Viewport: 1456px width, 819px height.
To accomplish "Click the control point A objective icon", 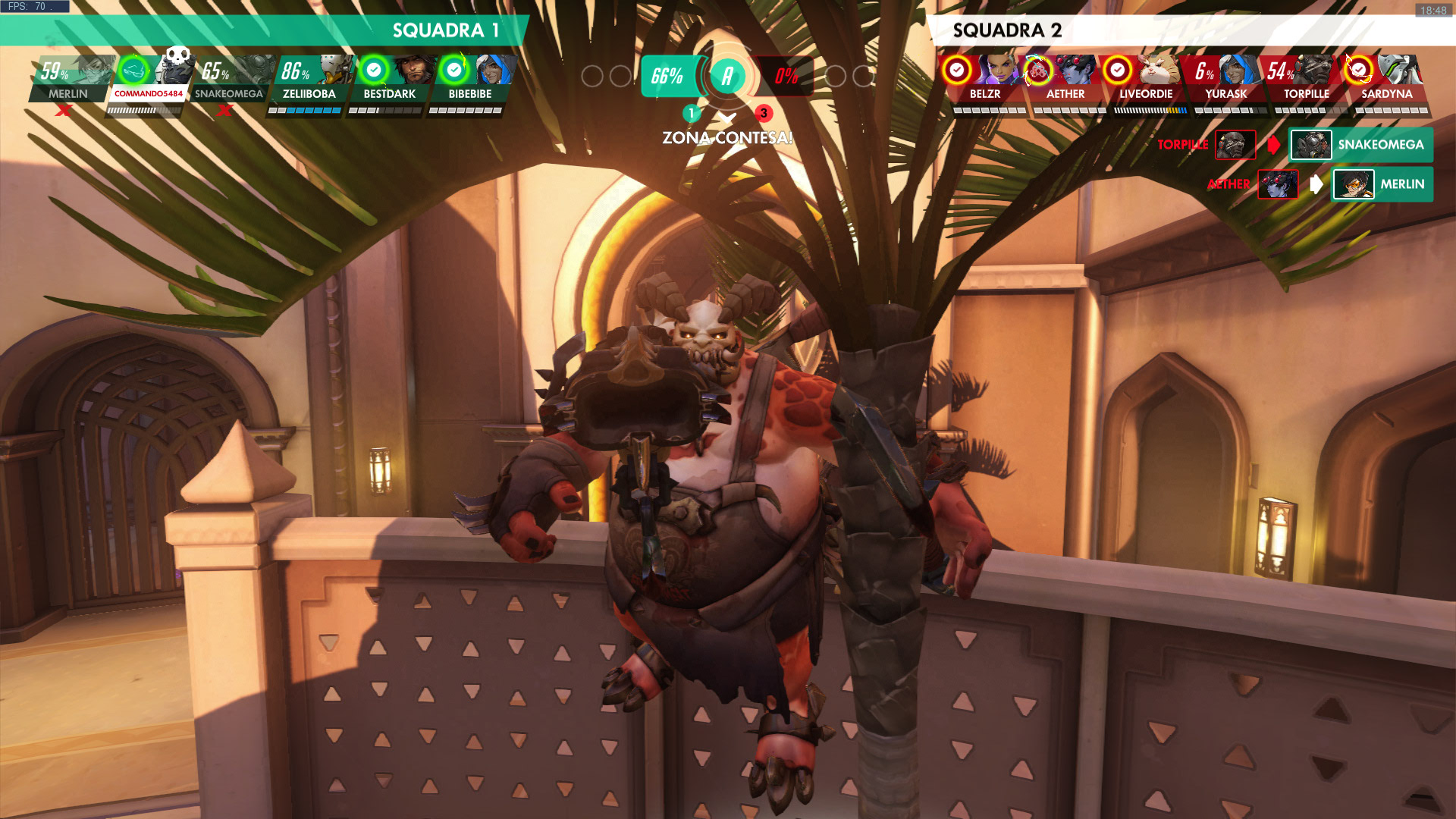I will coord(727,76).
